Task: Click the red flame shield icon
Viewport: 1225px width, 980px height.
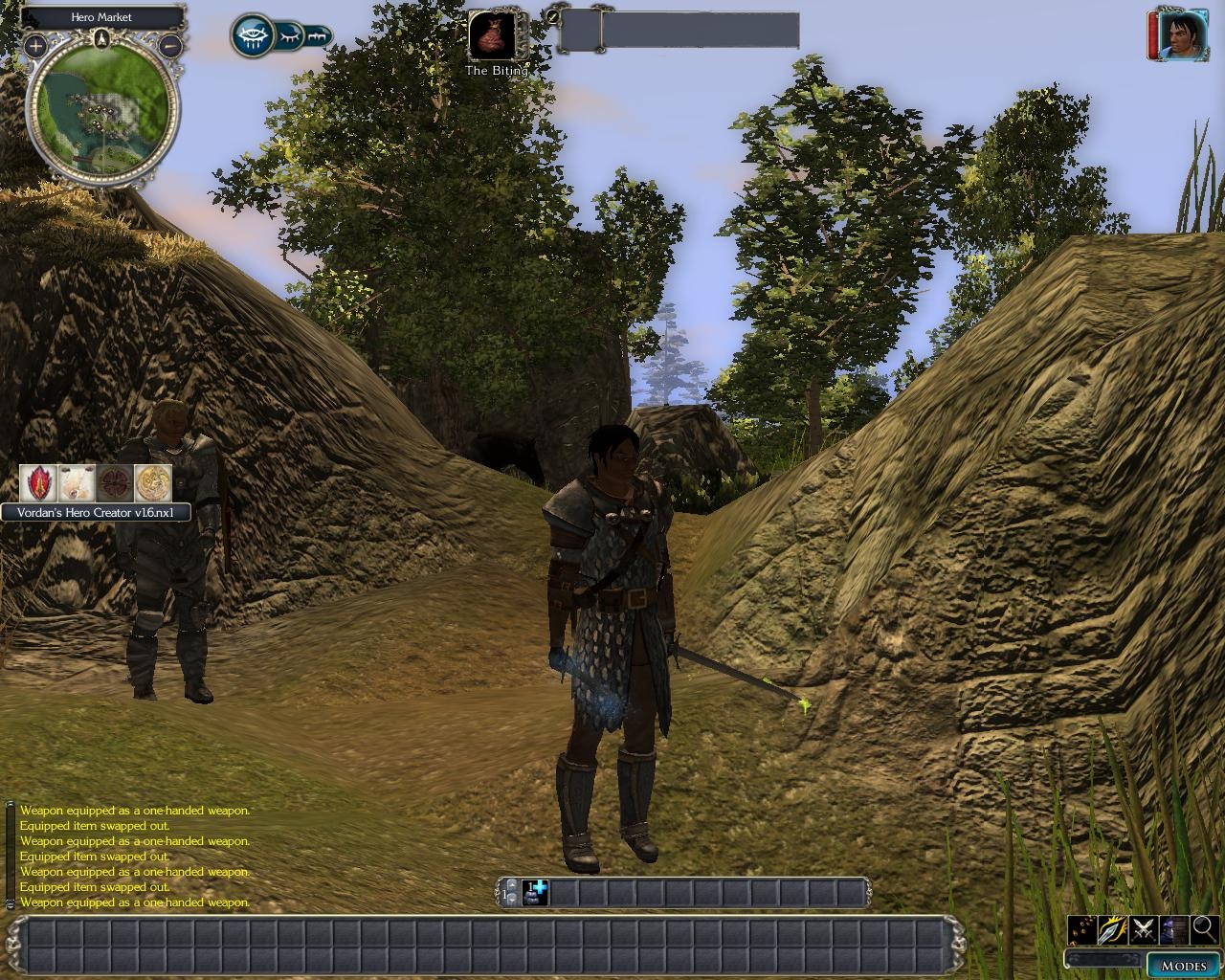Action: (39, 483)
